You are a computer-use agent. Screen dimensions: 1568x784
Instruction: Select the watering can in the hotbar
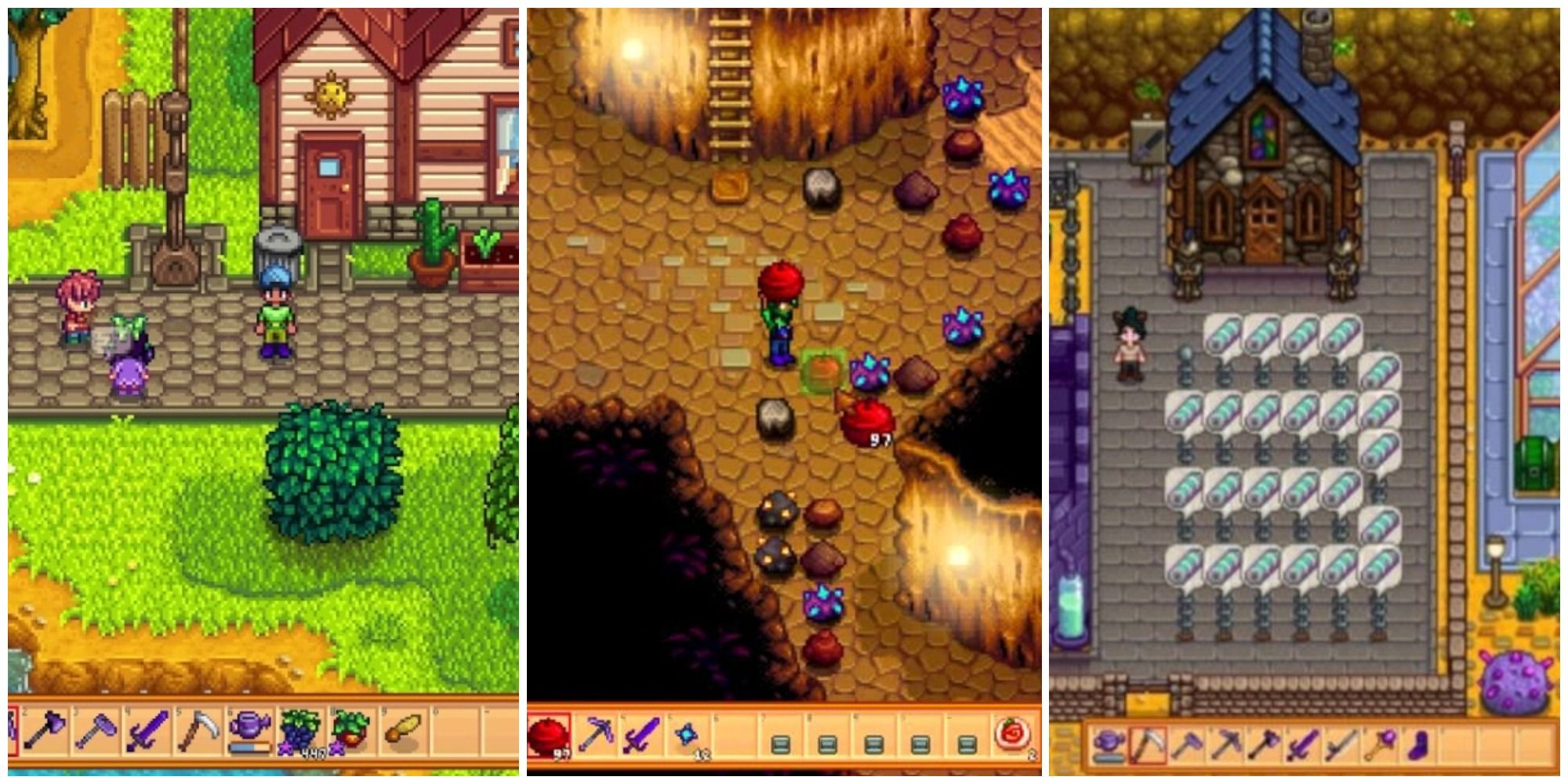249,728
